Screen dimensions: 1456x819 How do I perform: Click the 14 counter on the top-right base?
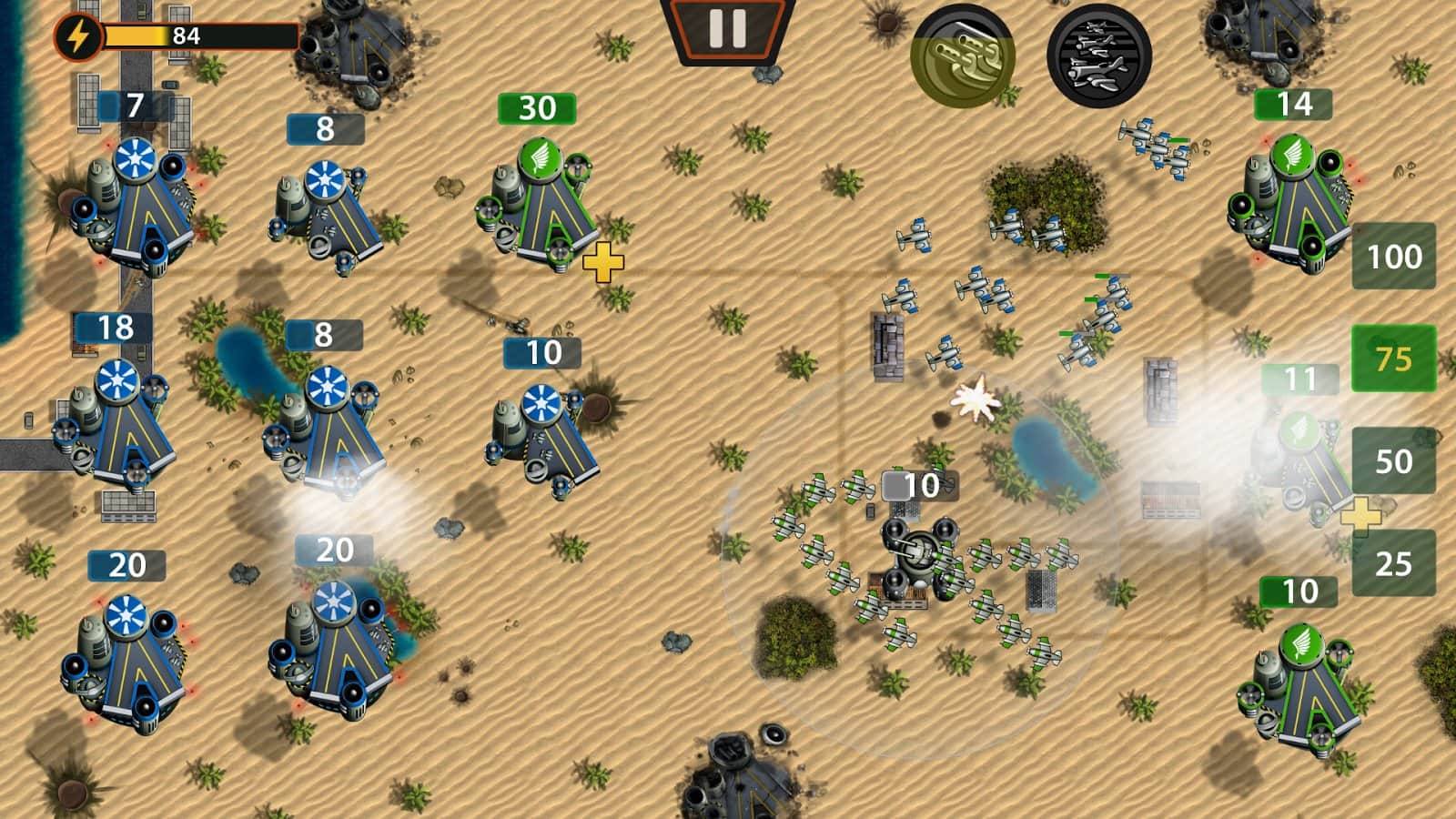tap(1293, 105)
